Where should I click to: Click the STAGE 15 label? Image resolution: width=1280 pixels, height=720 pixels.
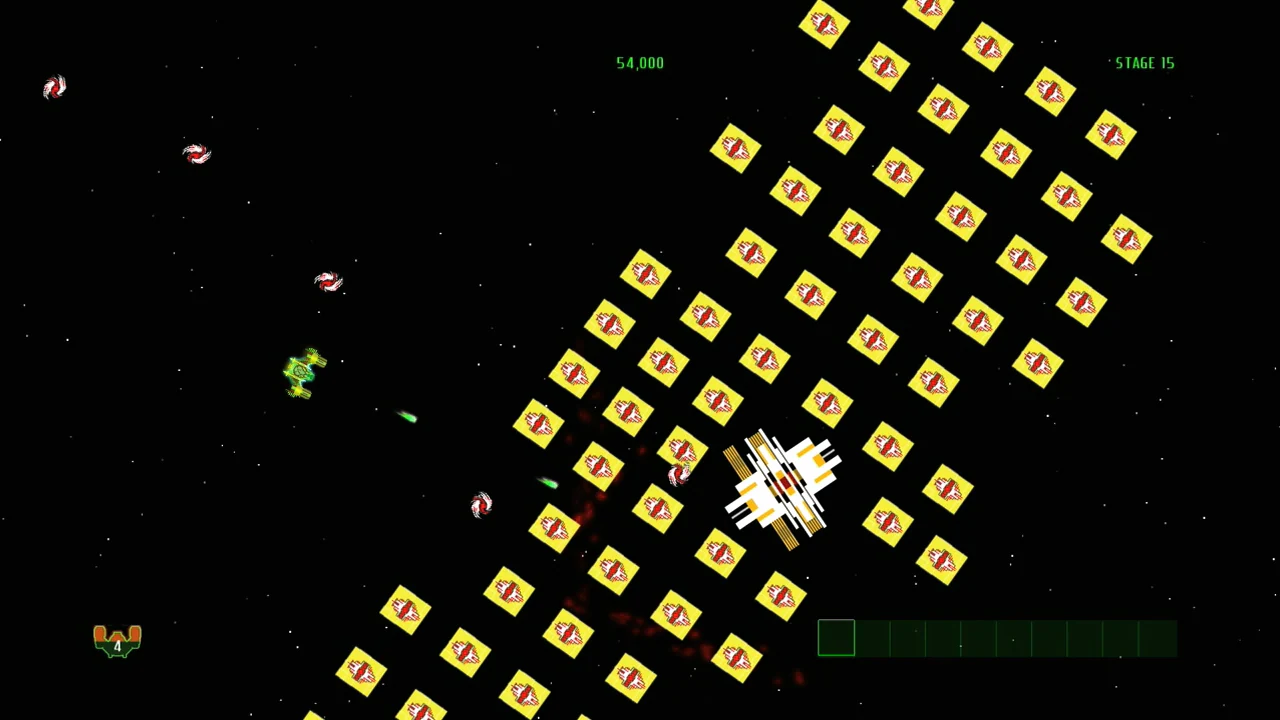click(x=1144, y=62)
